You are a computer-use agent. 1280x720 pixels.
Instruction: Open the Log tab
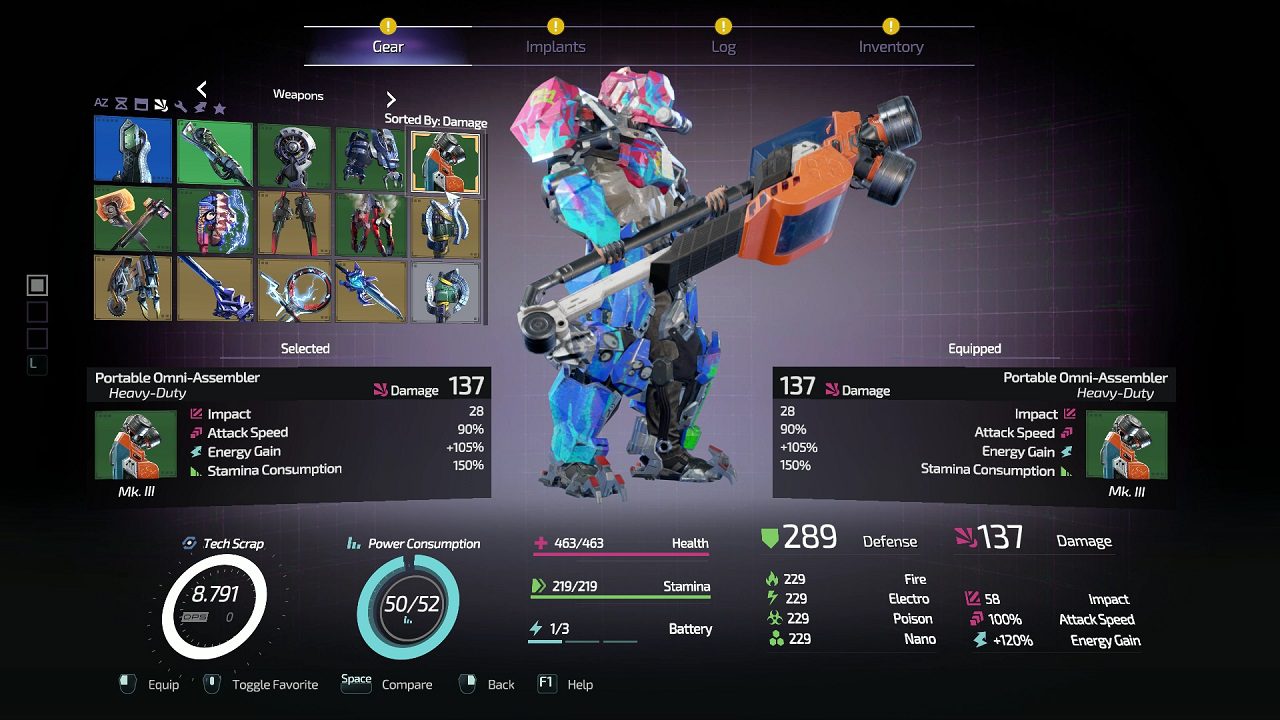(723, 46)
